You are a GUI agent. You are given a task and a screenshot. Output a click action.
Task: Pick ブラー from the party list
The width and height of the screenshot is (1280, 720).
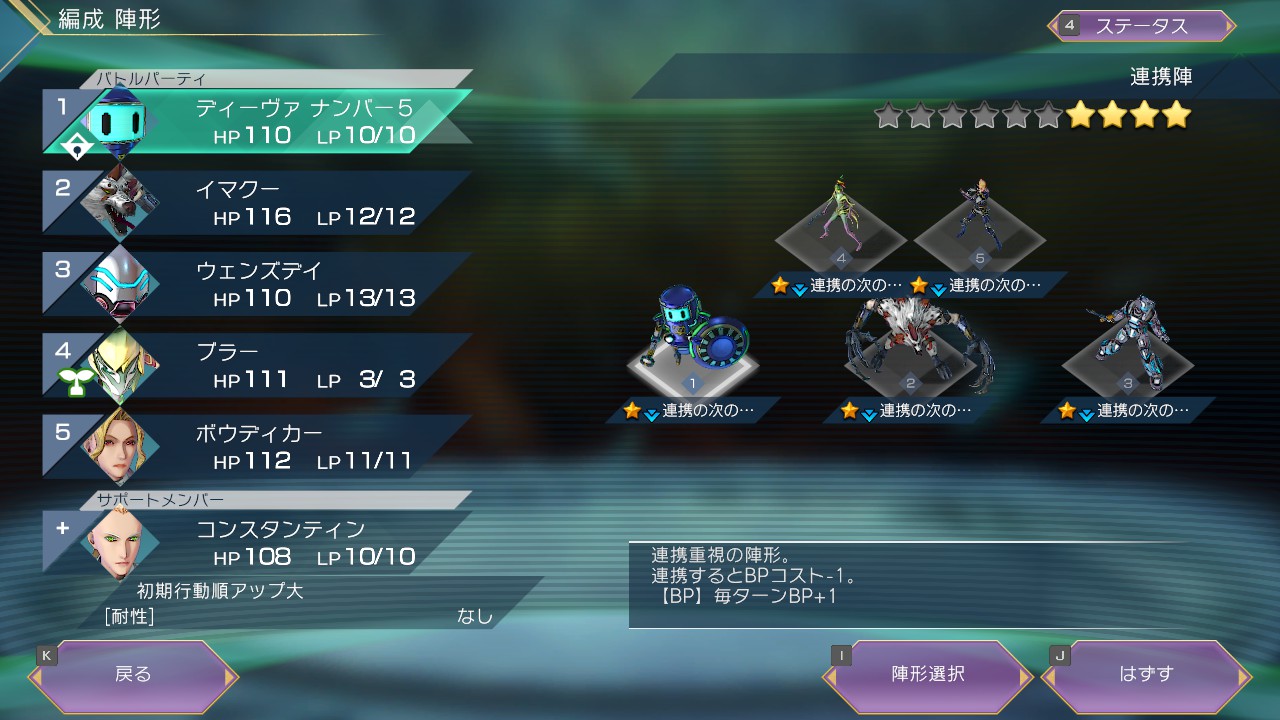pos(260,366)
